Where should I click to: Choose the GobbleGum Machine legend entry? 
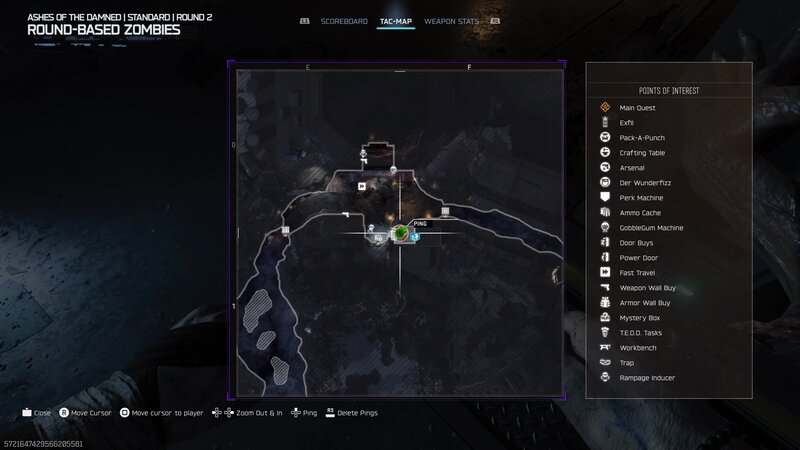pyautogui.click(x=651, y=228)
